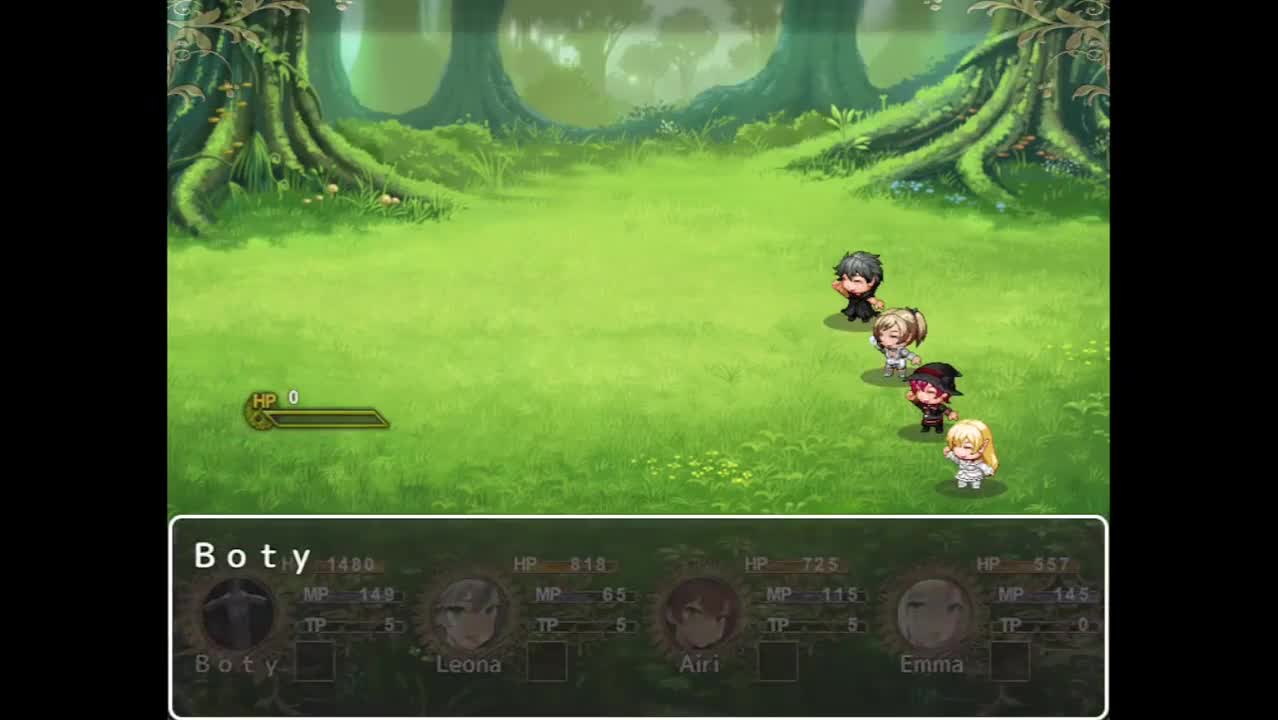
Task: Choose Leona's party portrait
Action: (x=468, y=614)
